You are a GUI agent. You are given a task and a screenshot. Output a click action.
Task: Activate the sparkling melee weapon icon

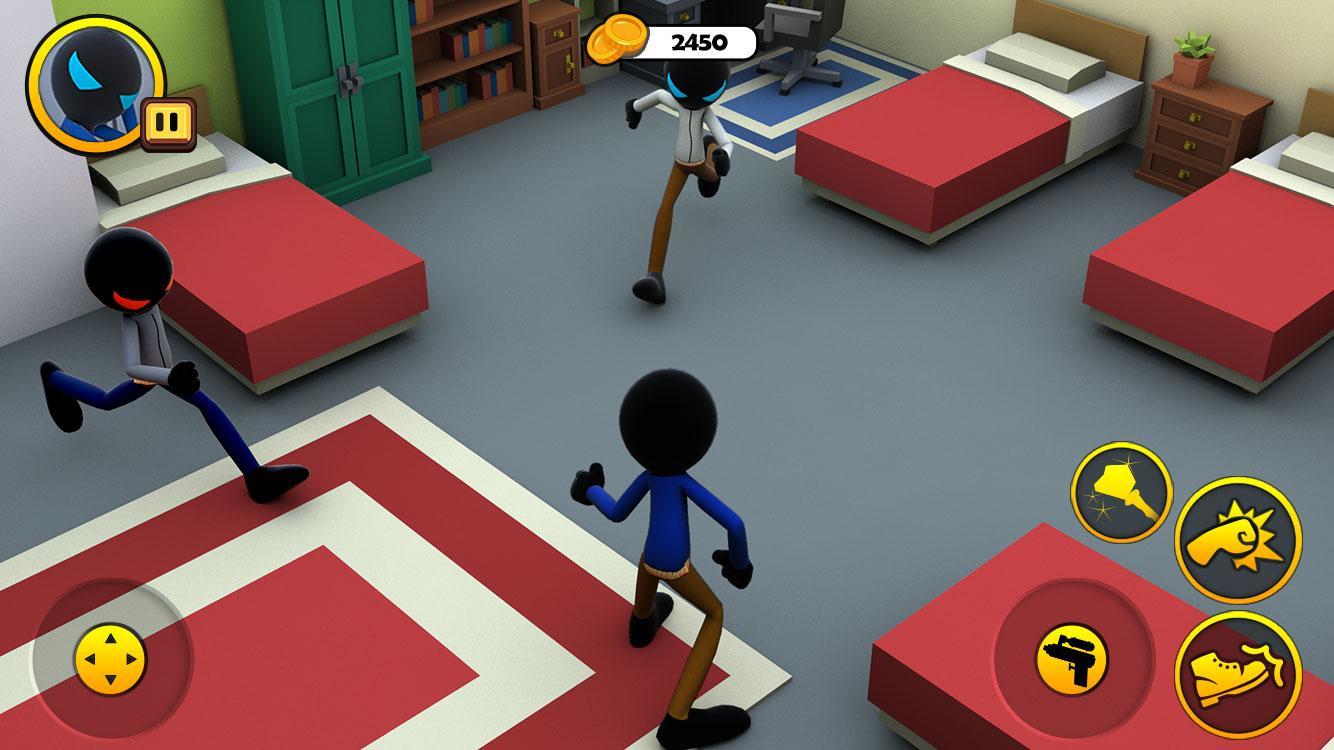(x=1123, y=490)
